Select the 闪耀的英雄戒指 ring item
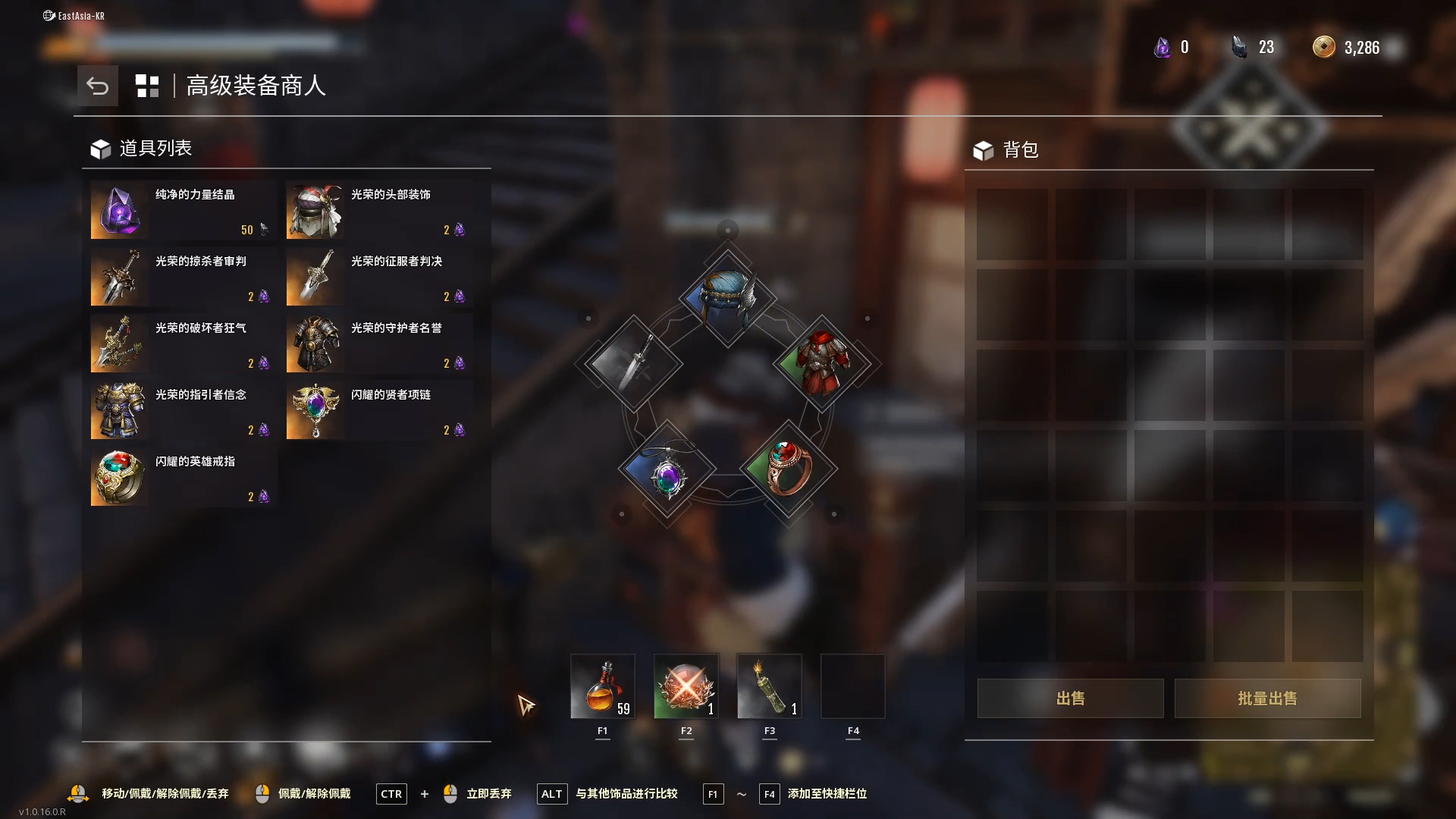This screenshot has width=1456, height=819. 182,477
